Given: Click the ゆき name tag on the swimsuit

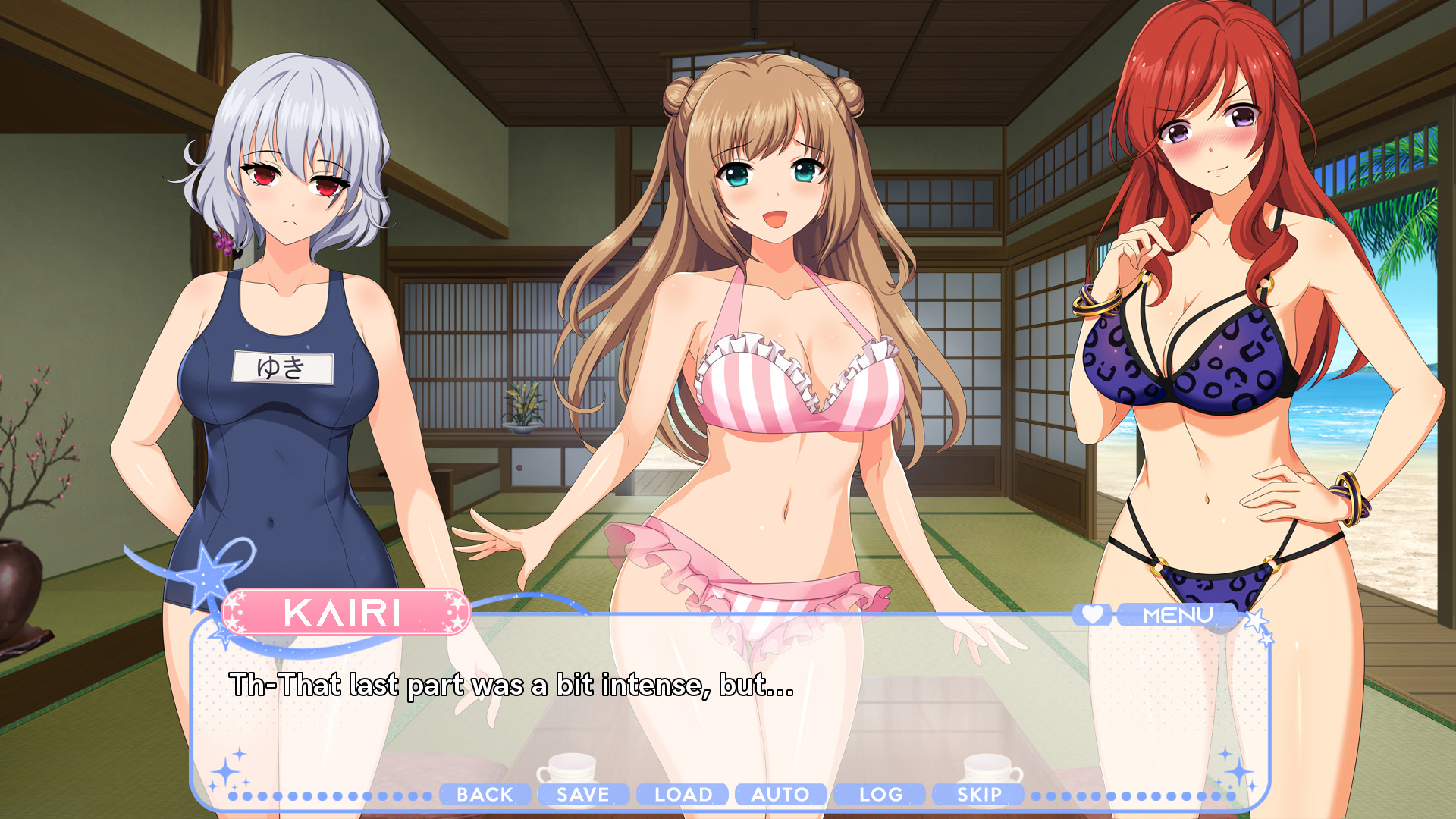Looking at the screenshot, I should (282, 367).
